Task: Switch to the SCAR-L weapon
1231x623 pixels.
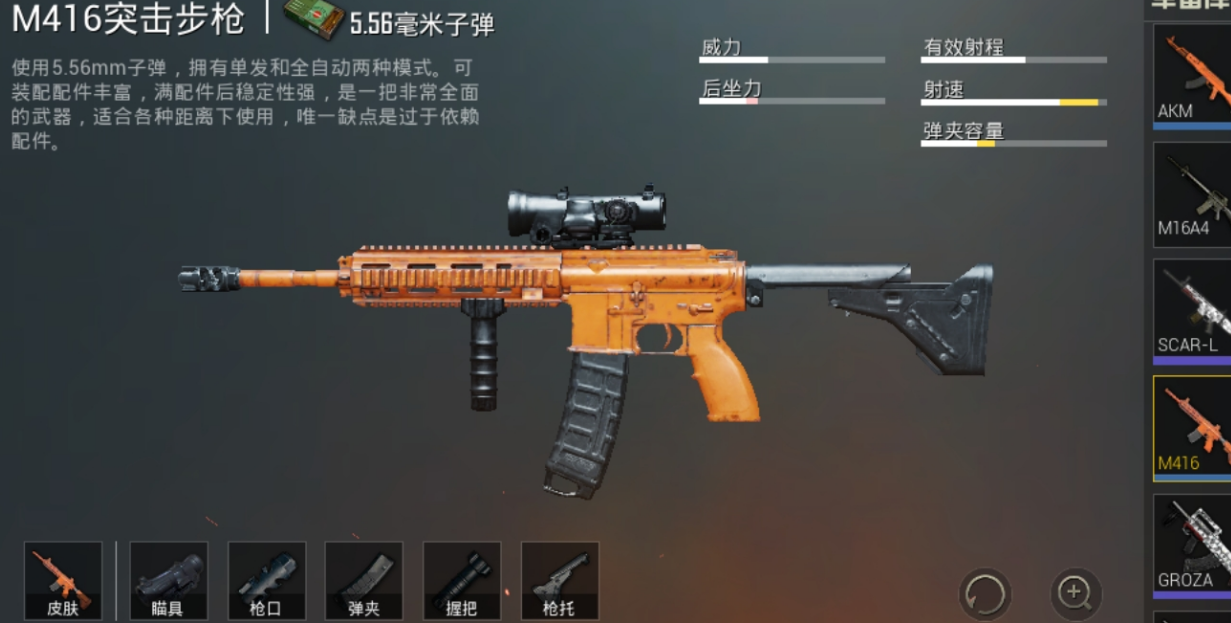Action: (x=1192, y=311)
